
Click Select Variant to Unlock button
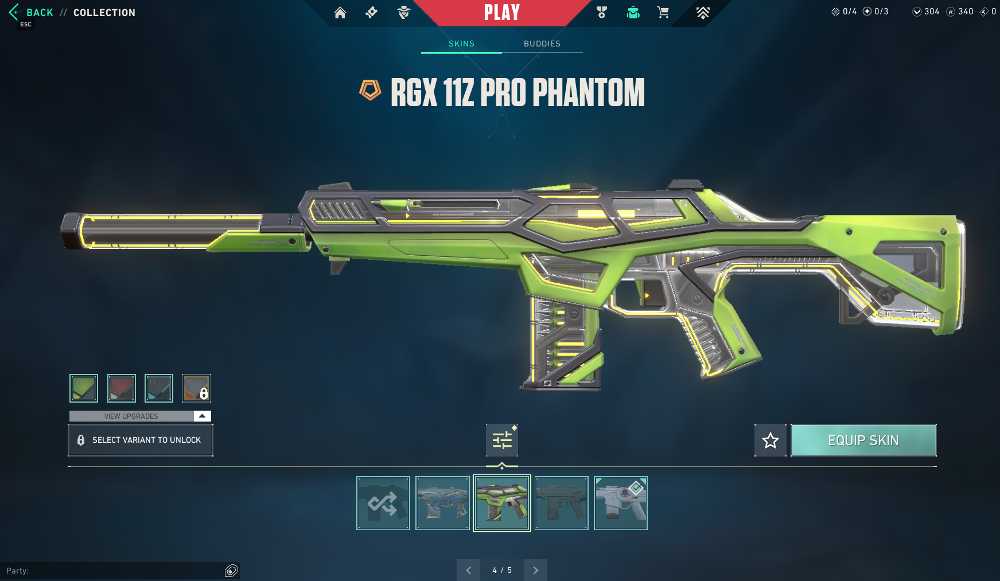pyautogui.click(x=140, y=440)
